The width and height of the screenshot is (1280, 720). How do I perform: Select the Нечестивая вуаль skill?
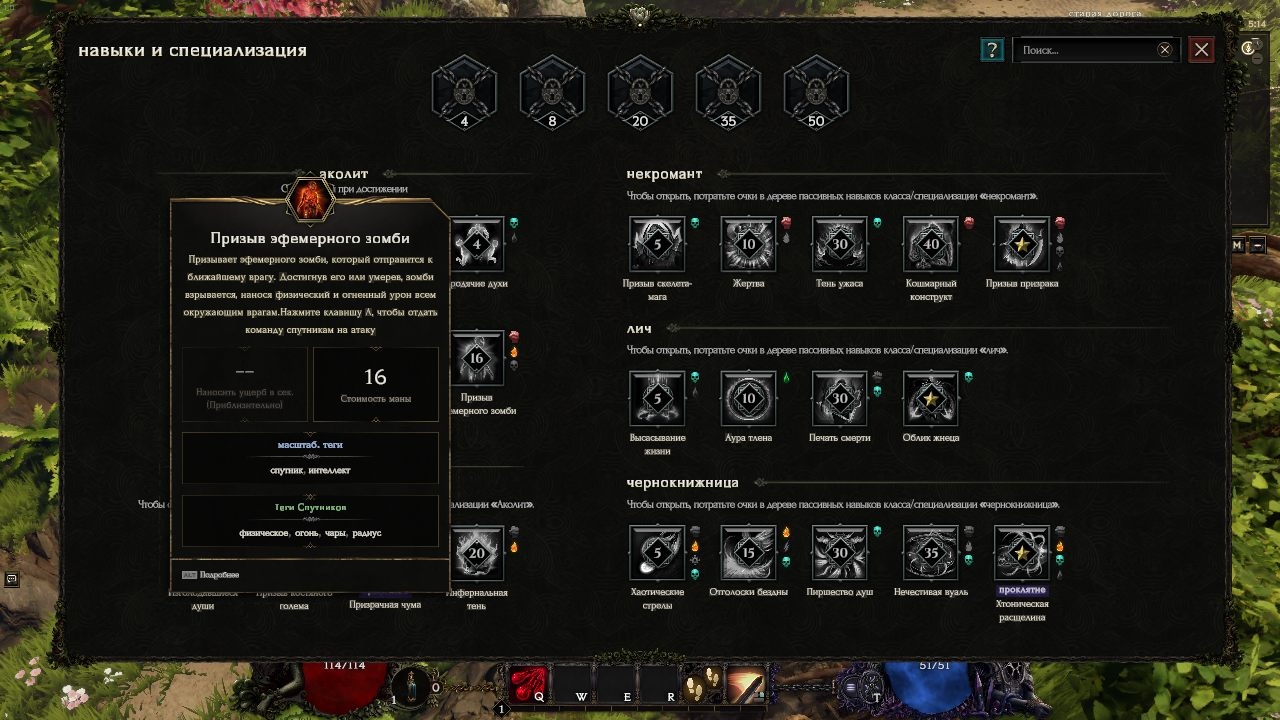coord(930,552)
